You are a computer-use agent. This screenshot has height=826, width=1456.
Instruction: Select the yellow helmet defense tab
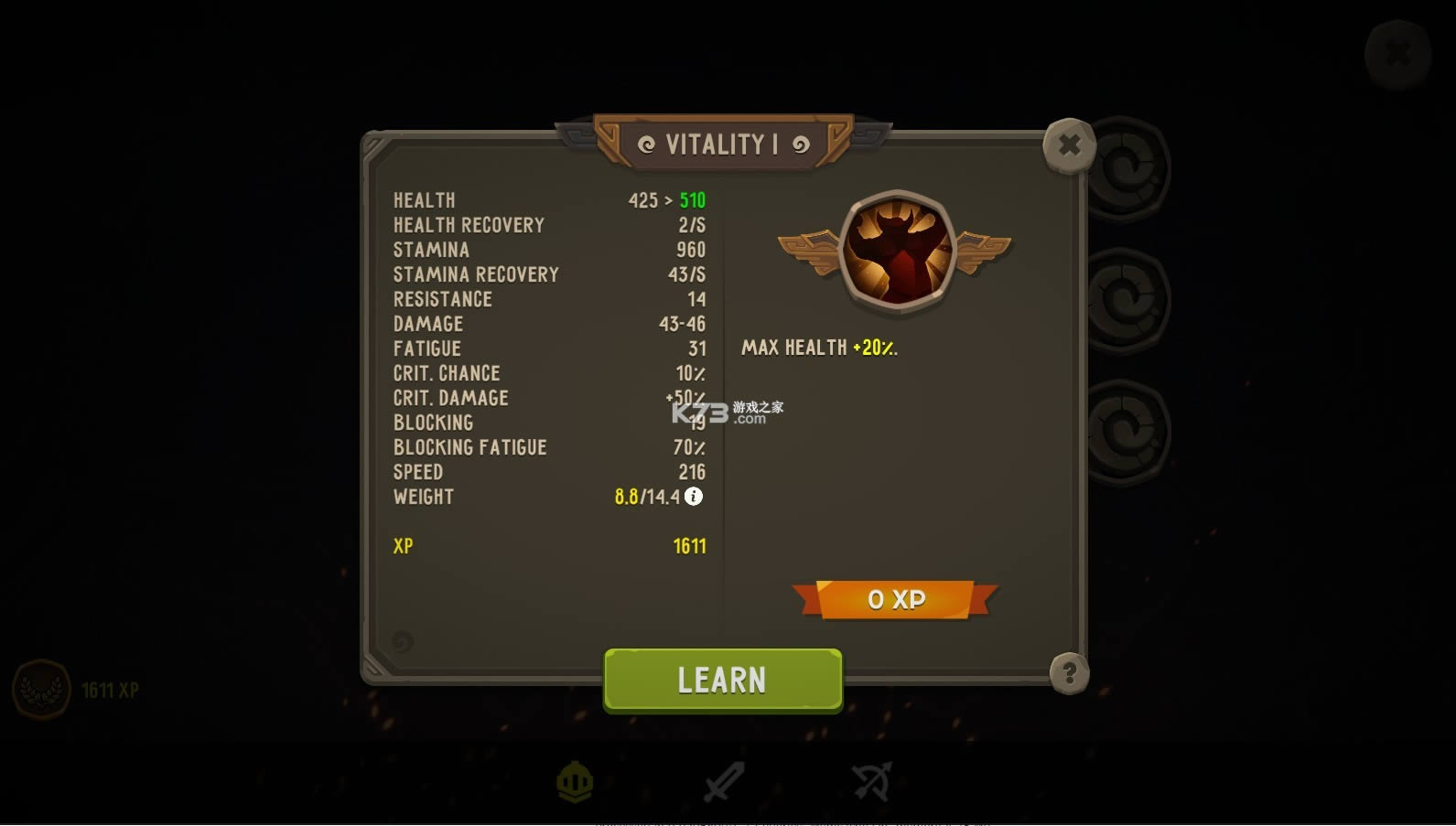tap(574, 782)
